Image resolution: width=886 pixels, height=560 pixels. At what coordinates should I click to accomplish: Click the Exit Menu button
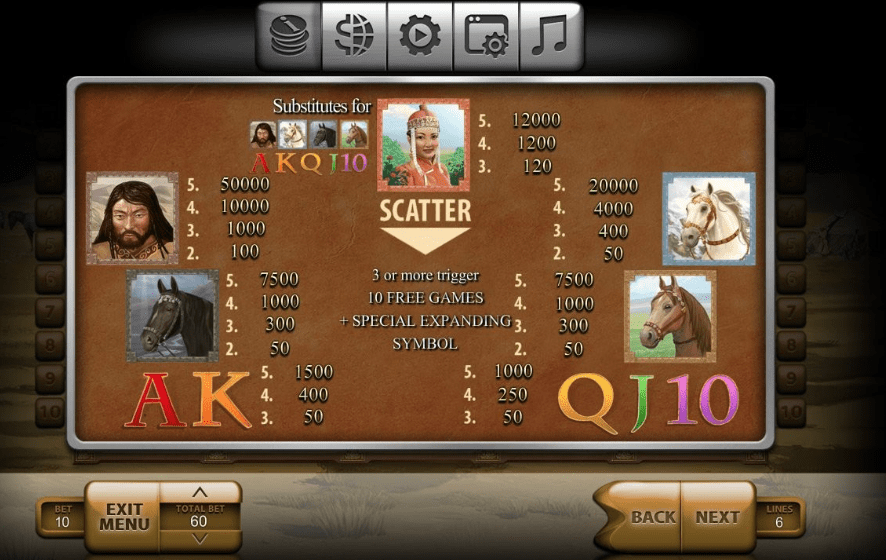124,517
